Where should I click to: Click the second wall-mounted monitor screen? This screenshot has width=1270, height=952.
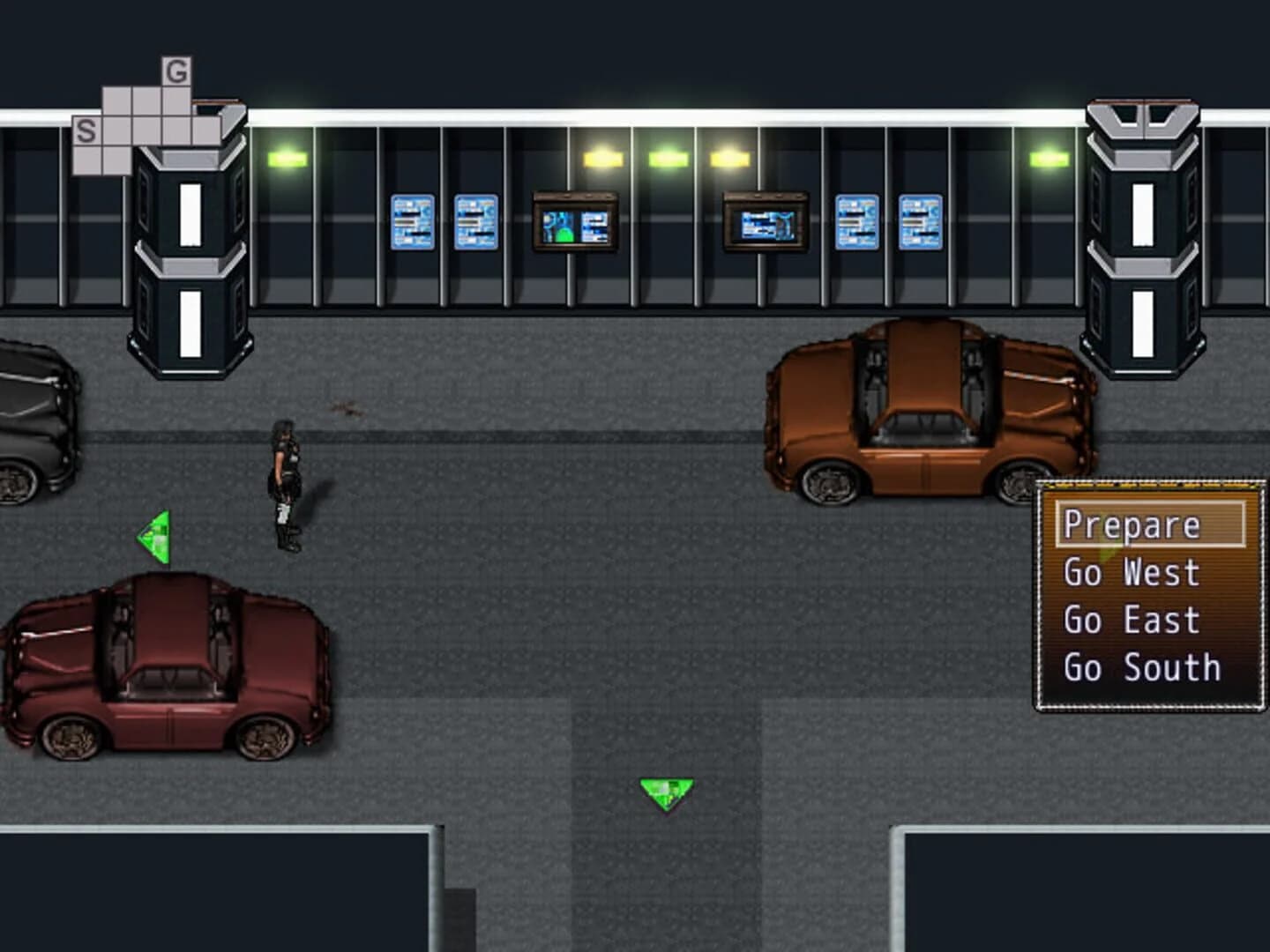764,223
